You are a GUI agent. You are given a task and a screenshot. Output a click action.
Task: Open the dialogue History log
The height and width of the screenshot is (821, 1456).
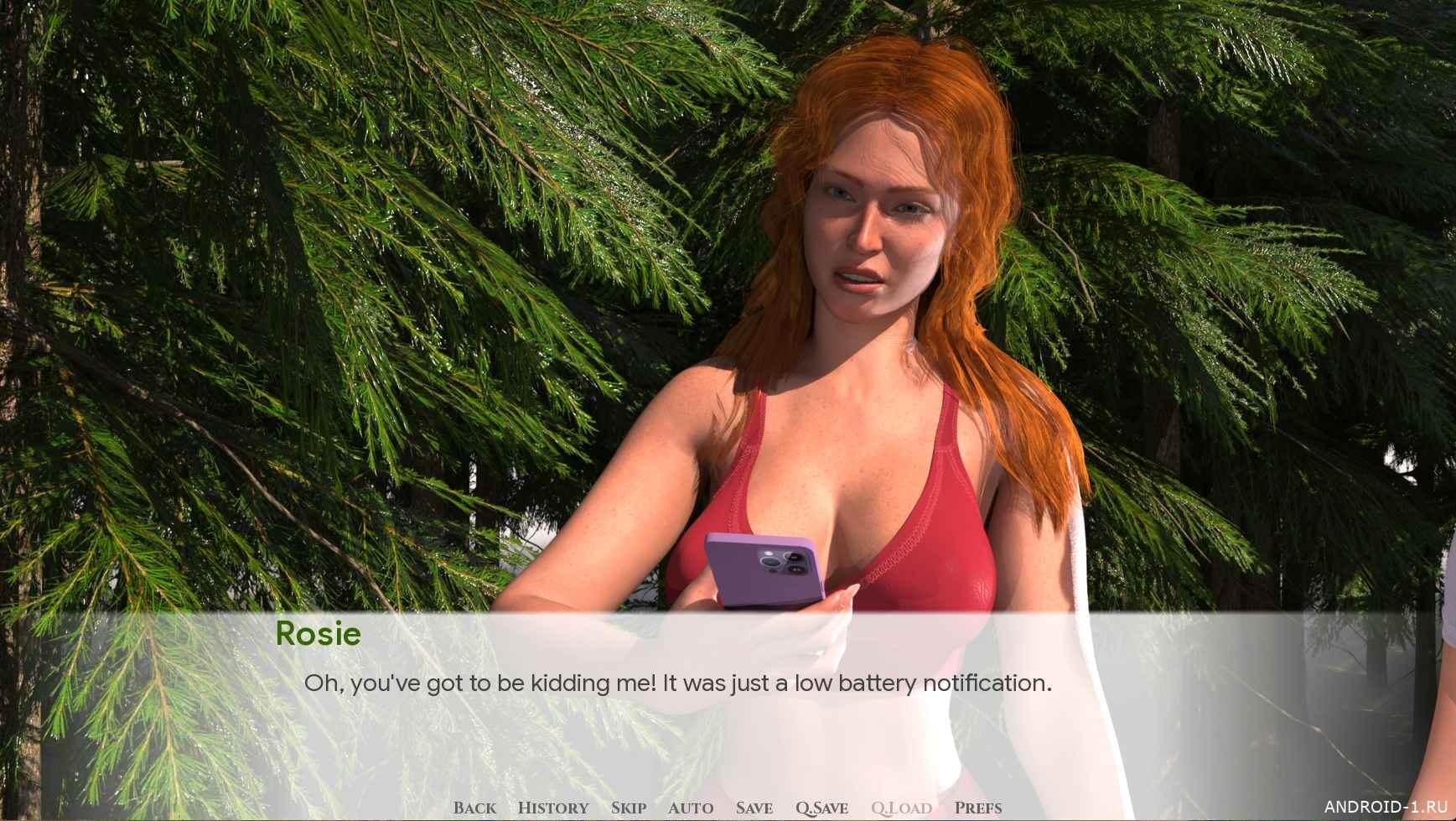(553, 808)
